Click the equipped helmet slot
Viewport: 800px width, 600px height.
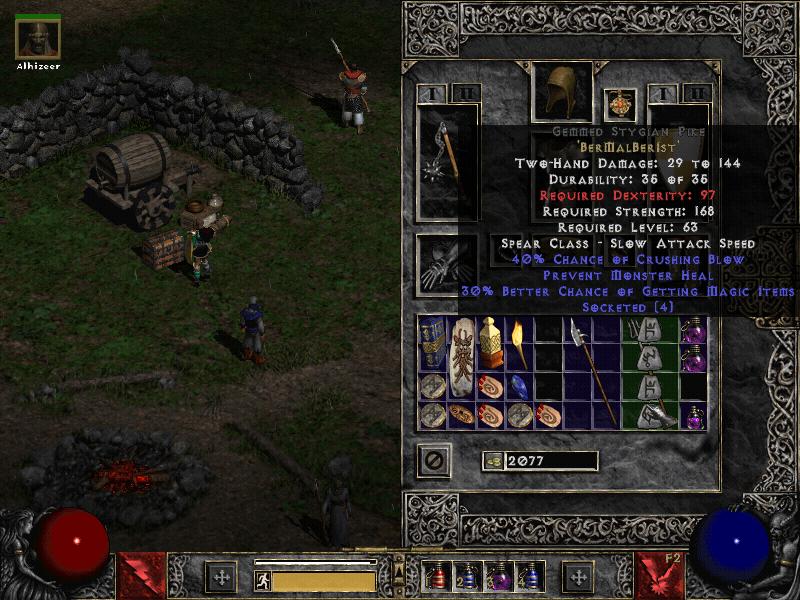pyautogui.click(x=561, y=91)
